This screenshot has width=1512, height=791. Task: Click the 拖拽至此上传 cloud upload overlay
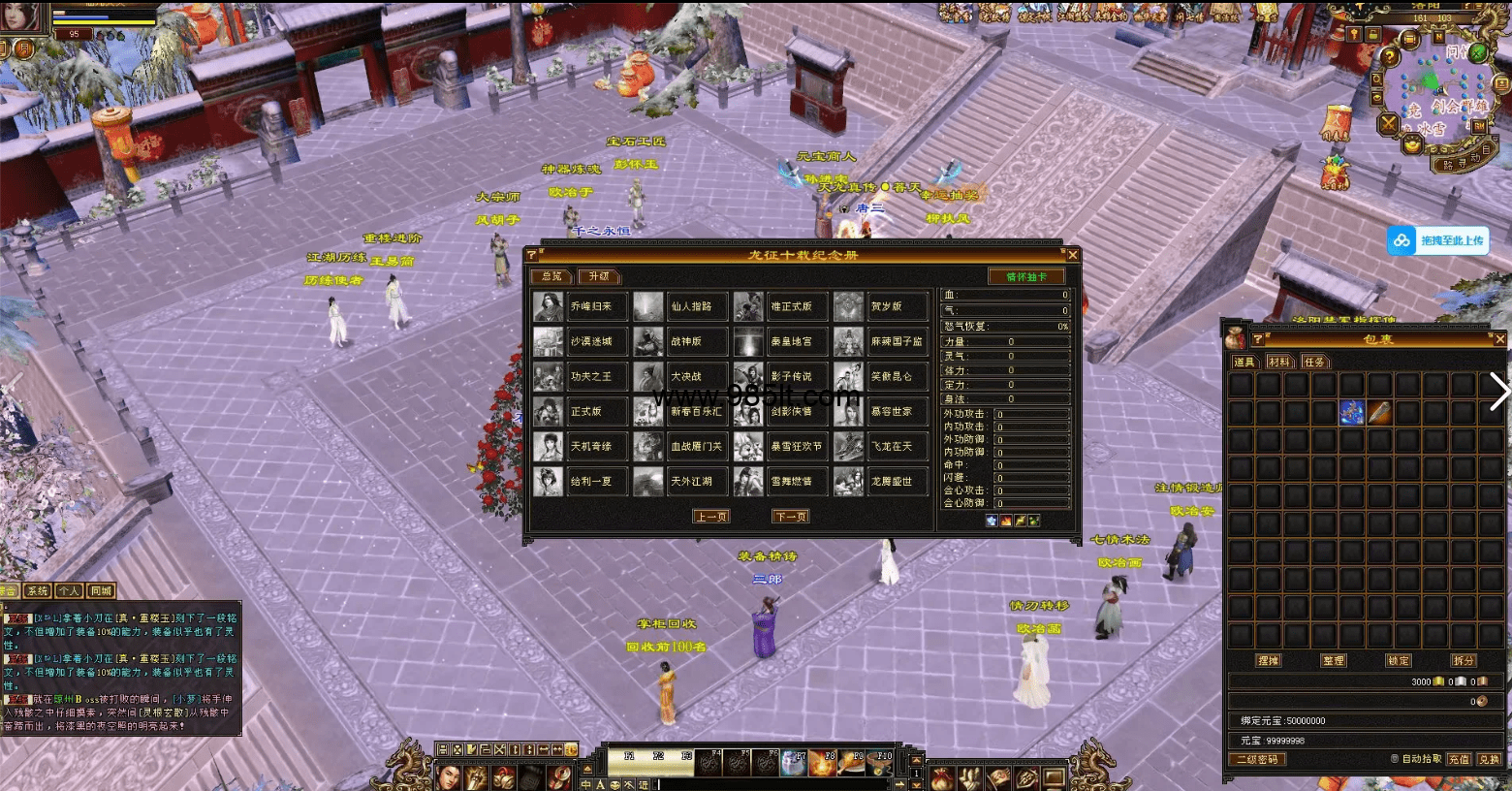click(1438, 240)
